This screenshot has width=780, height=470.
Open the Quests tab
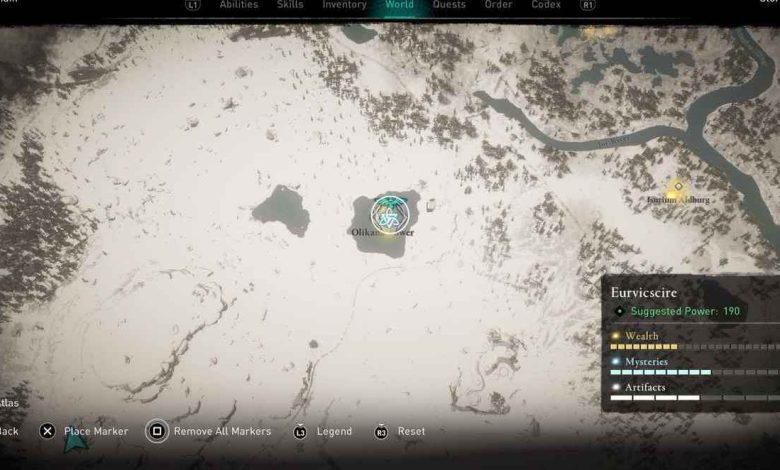[x=449, y=5]
